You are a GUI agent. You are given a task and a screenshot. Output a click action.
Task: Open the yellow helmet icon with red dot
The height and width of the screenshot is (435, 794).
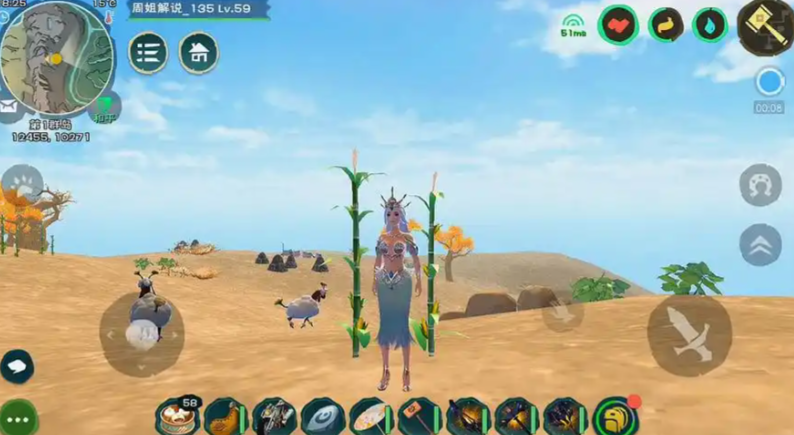tap(614, 416)
